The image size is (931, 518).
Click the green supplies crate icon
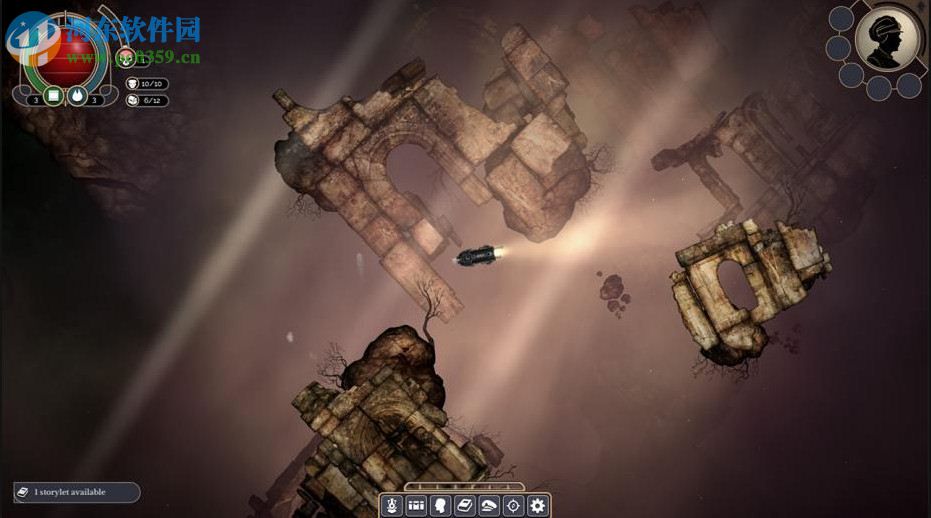55,97
